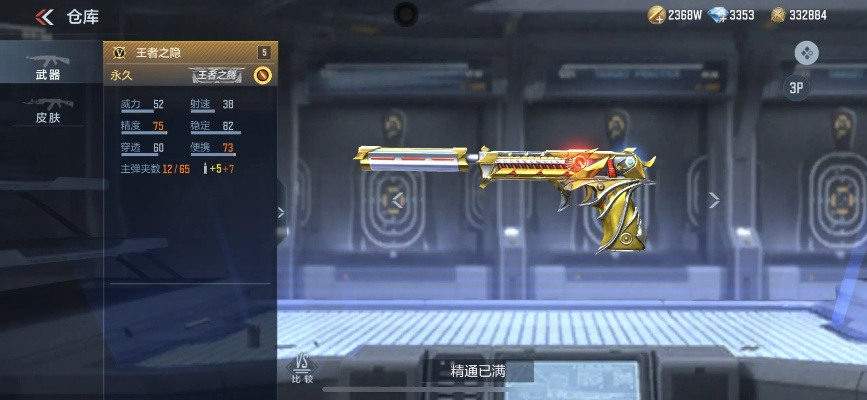Viewport: 867px width, 400px height.
Task: Switch to the 武器 weapons tab
Action: pos(47,65)
